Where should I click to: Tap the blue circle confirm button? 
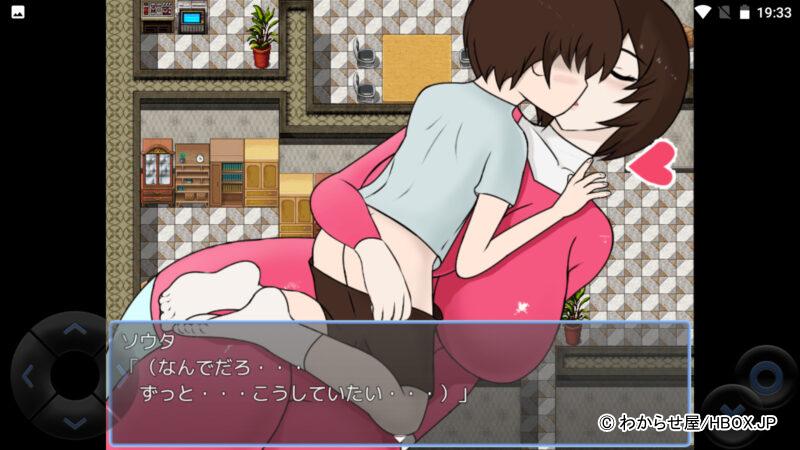[x=766, y=376]
